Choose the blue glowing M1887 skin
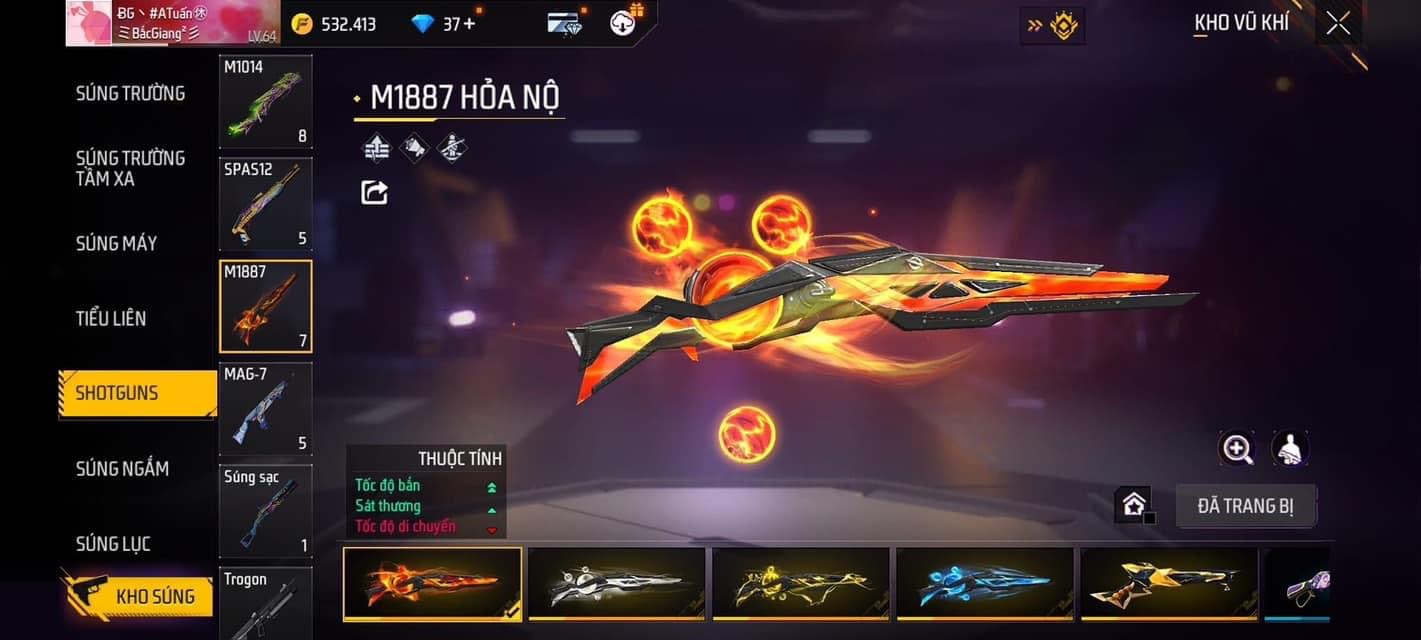Viewport: 1421px width, 640px height. coord(984,583)
